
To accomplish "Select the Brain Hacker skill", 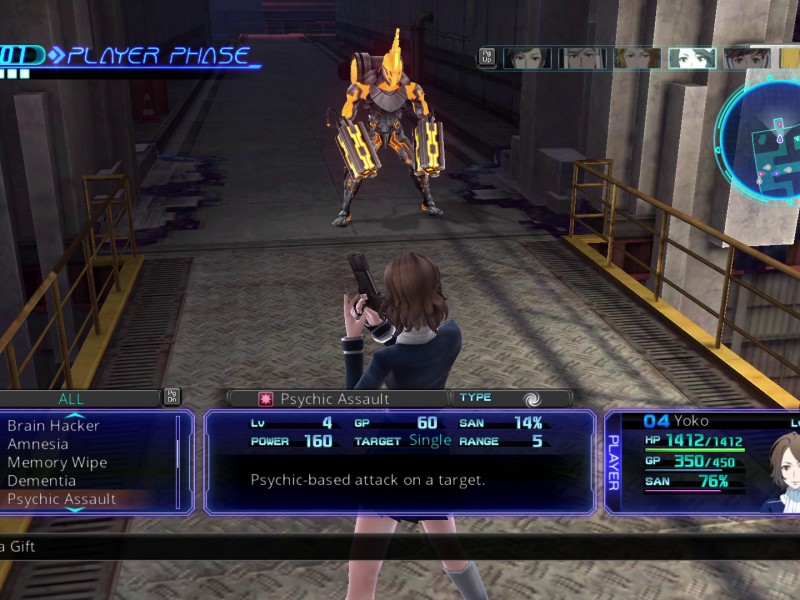I will 53,426.
